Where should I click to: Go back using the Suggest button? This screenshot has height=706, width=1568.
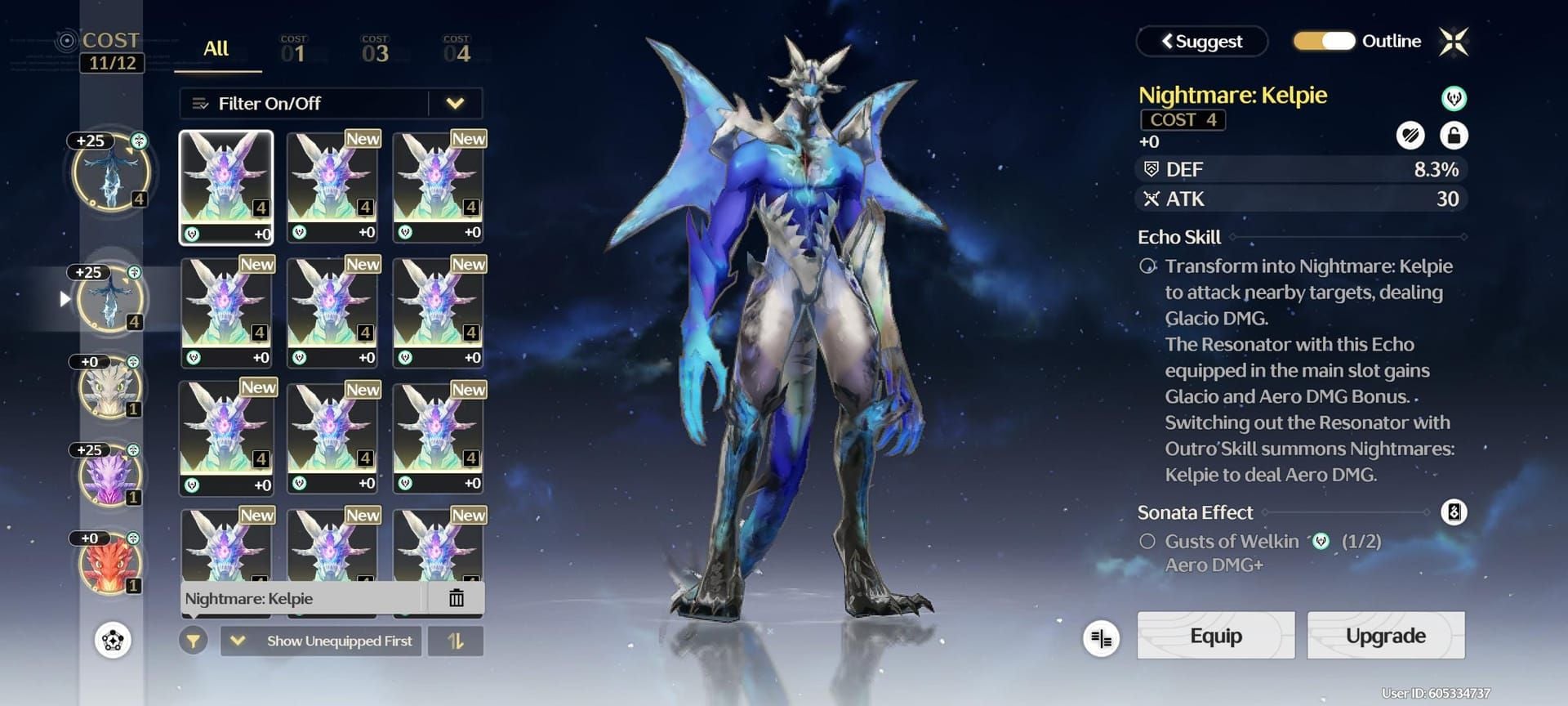click(1201, 42)
